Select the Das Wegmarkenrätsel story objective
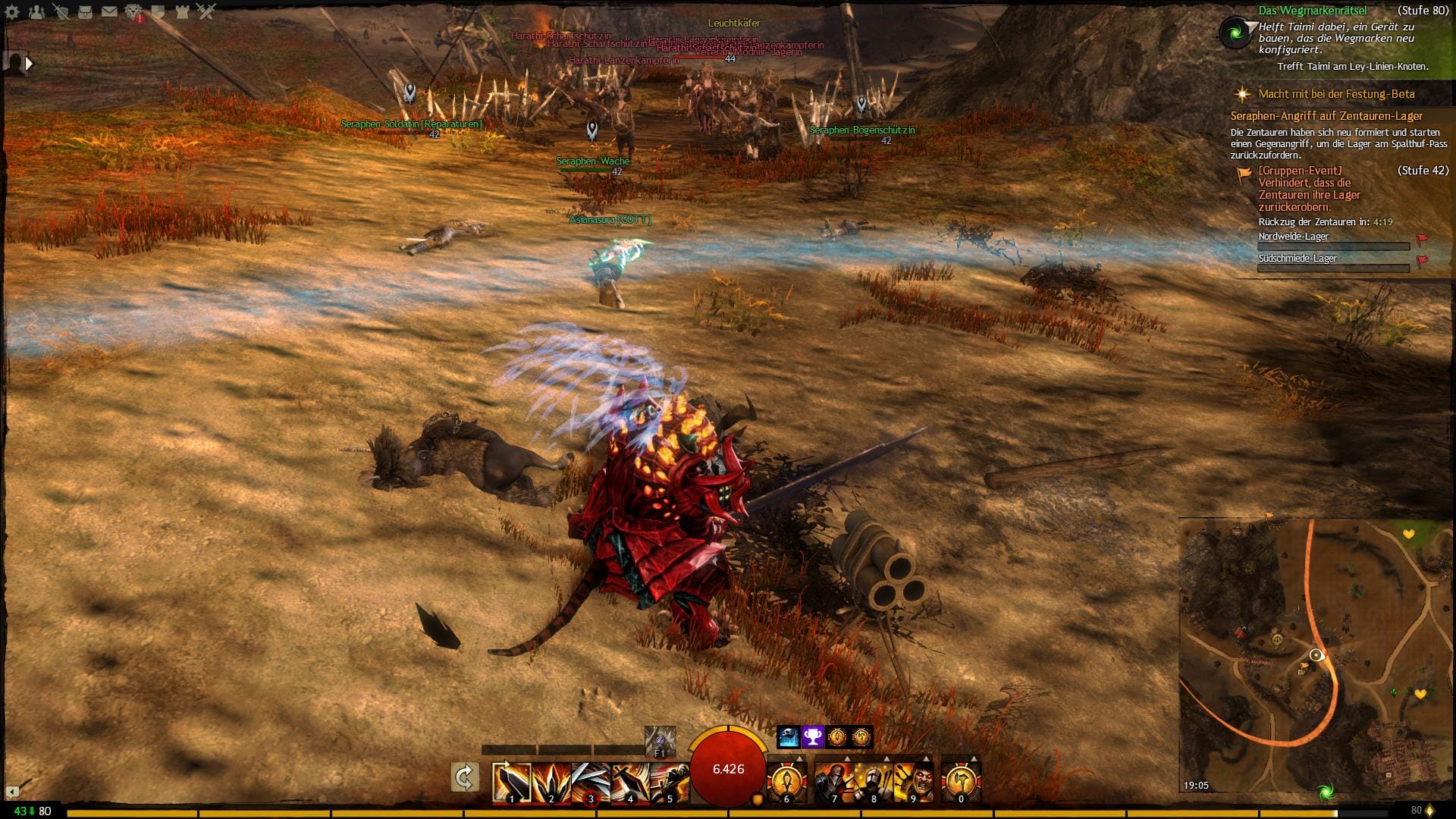 click(x=1312, y=11)
